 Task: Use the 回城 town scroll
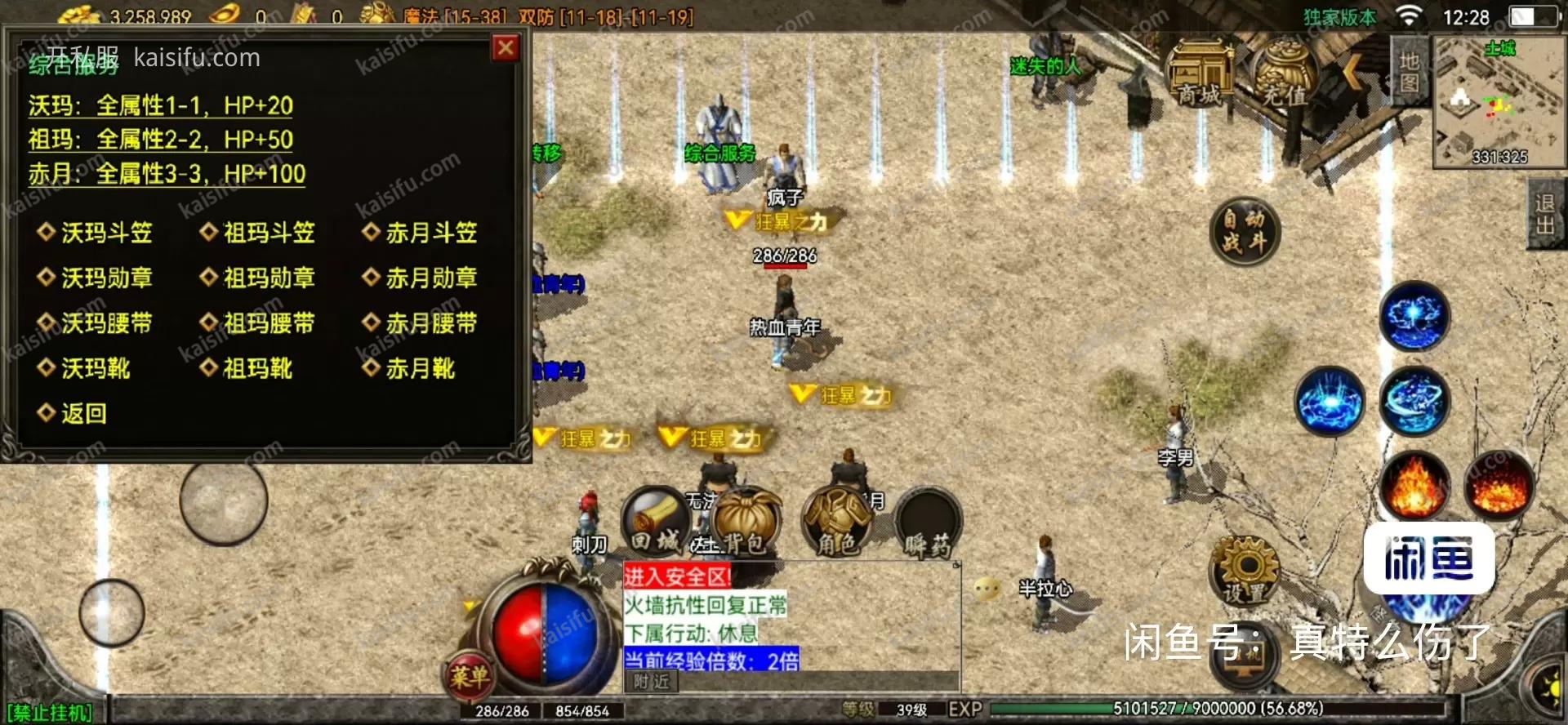655,523
